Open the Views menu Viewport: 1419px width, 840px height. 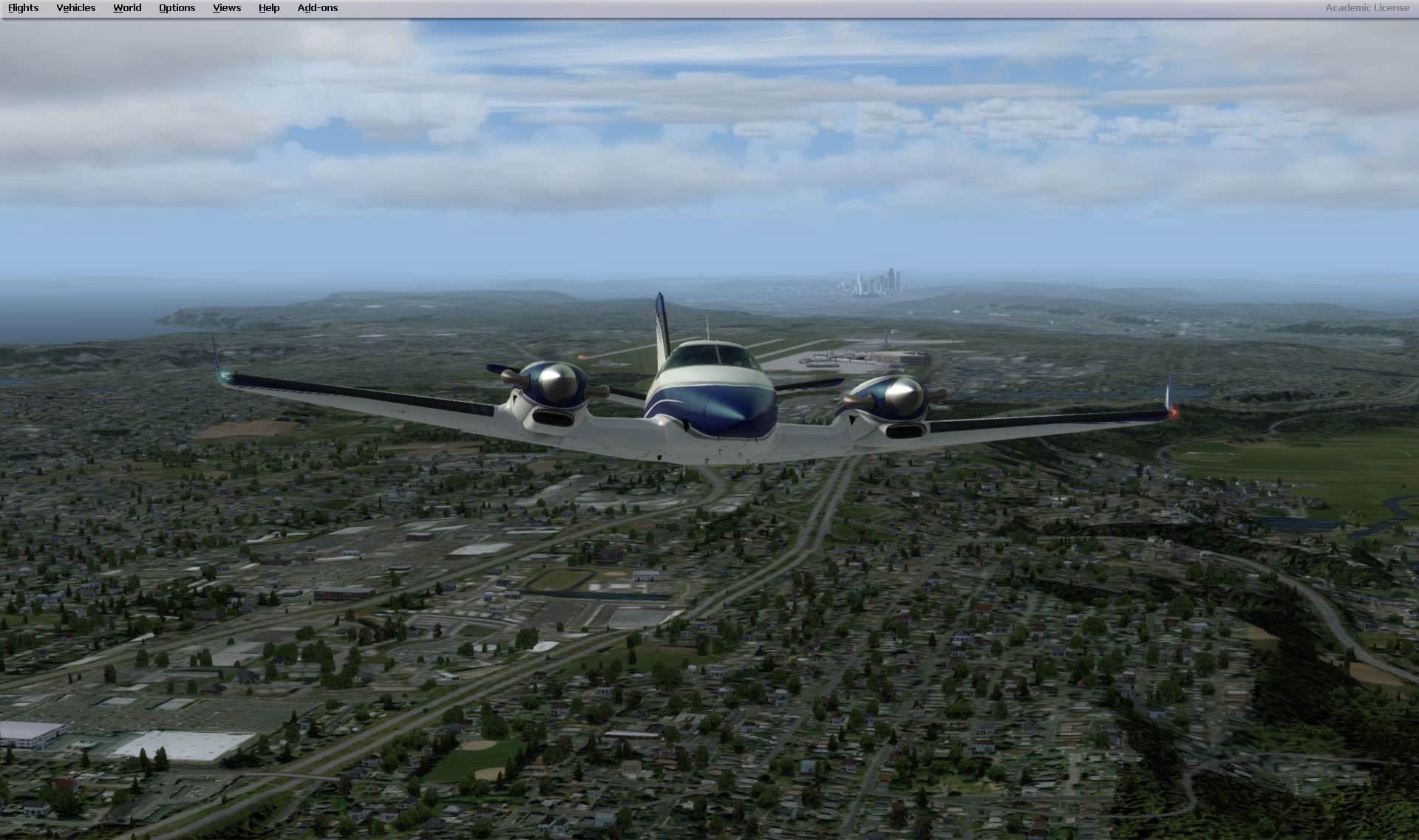pyautogui.click(x=227, y=8)
